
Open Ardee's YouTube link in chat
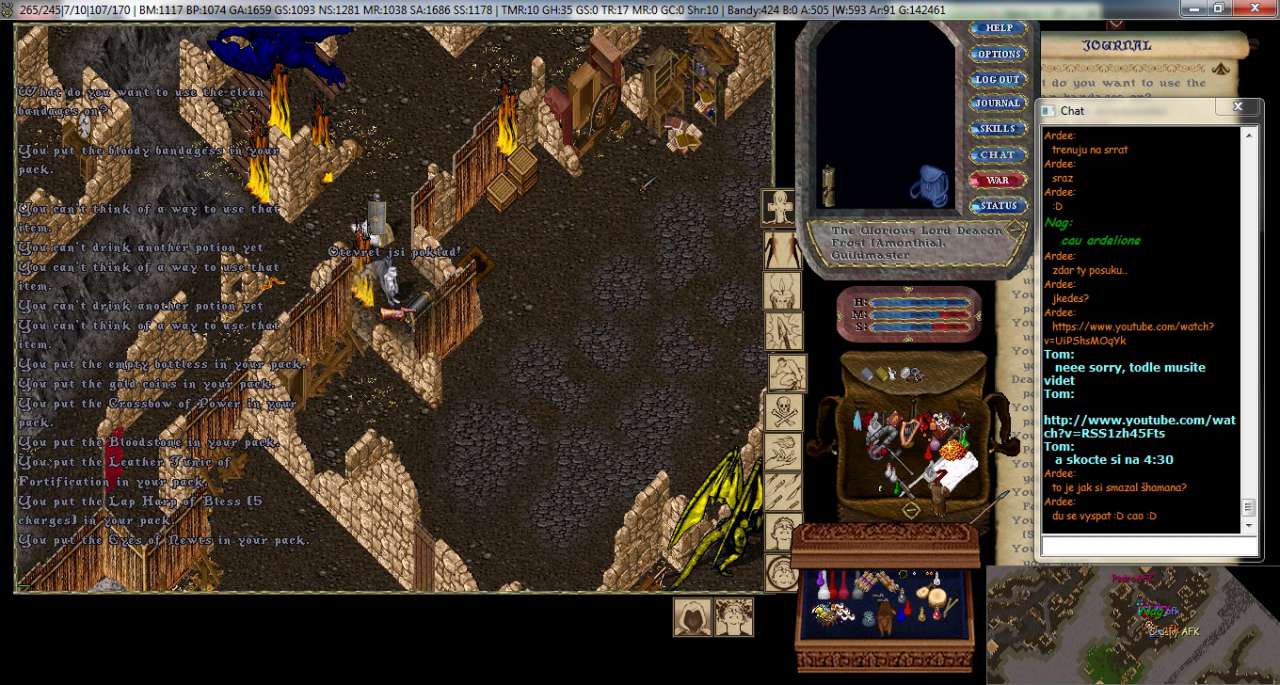click(1128, 333)
